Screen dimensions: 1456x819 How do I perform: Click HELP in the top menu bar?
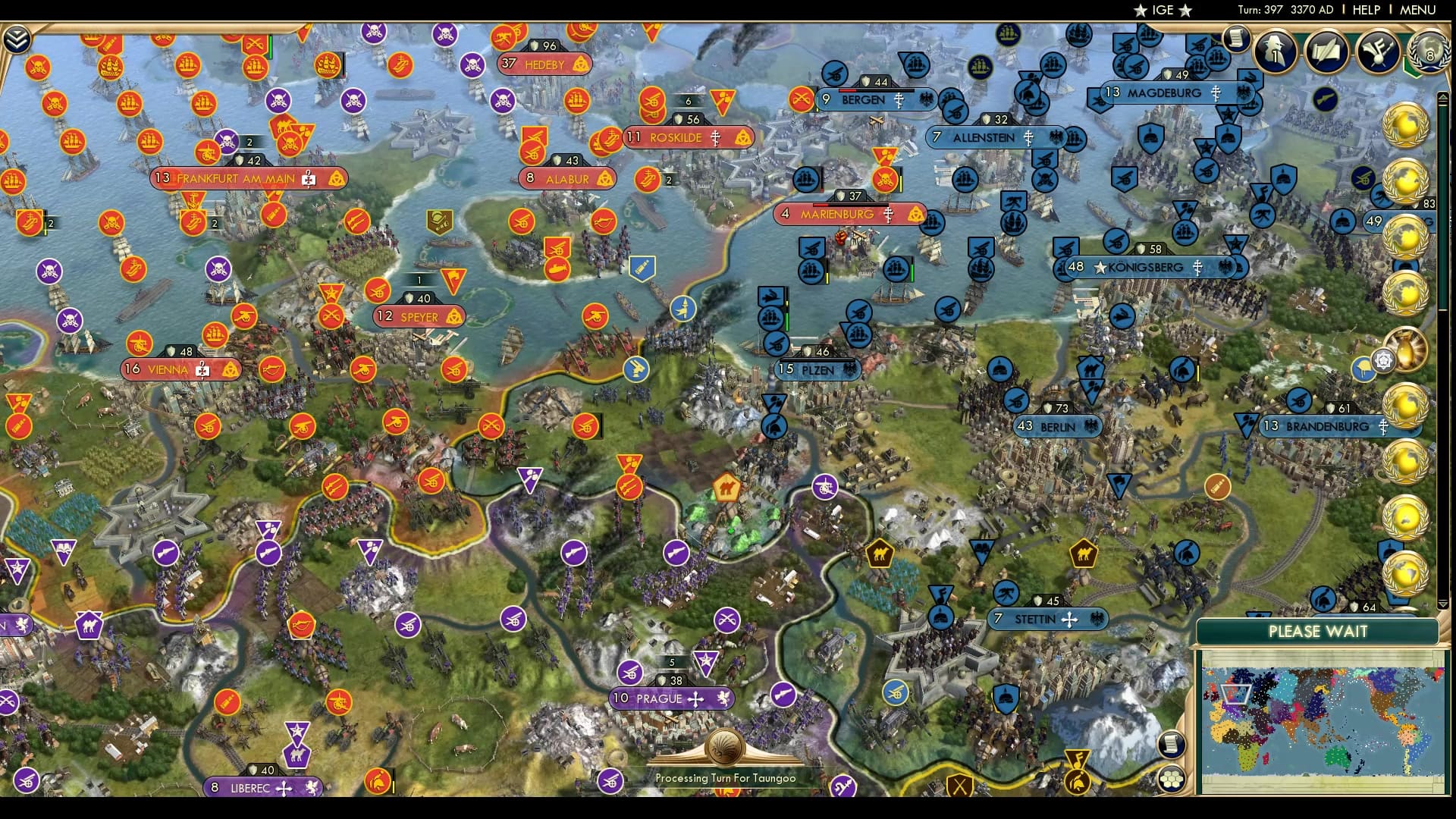click(x=1365, y=10)
